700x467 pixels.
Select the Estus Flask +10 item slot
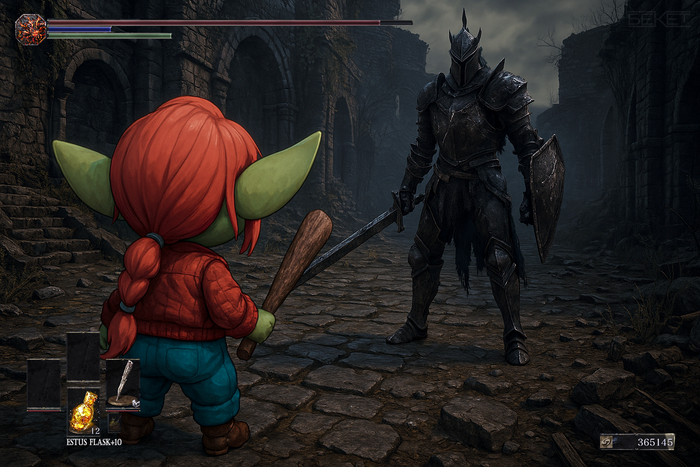[83, 411]
